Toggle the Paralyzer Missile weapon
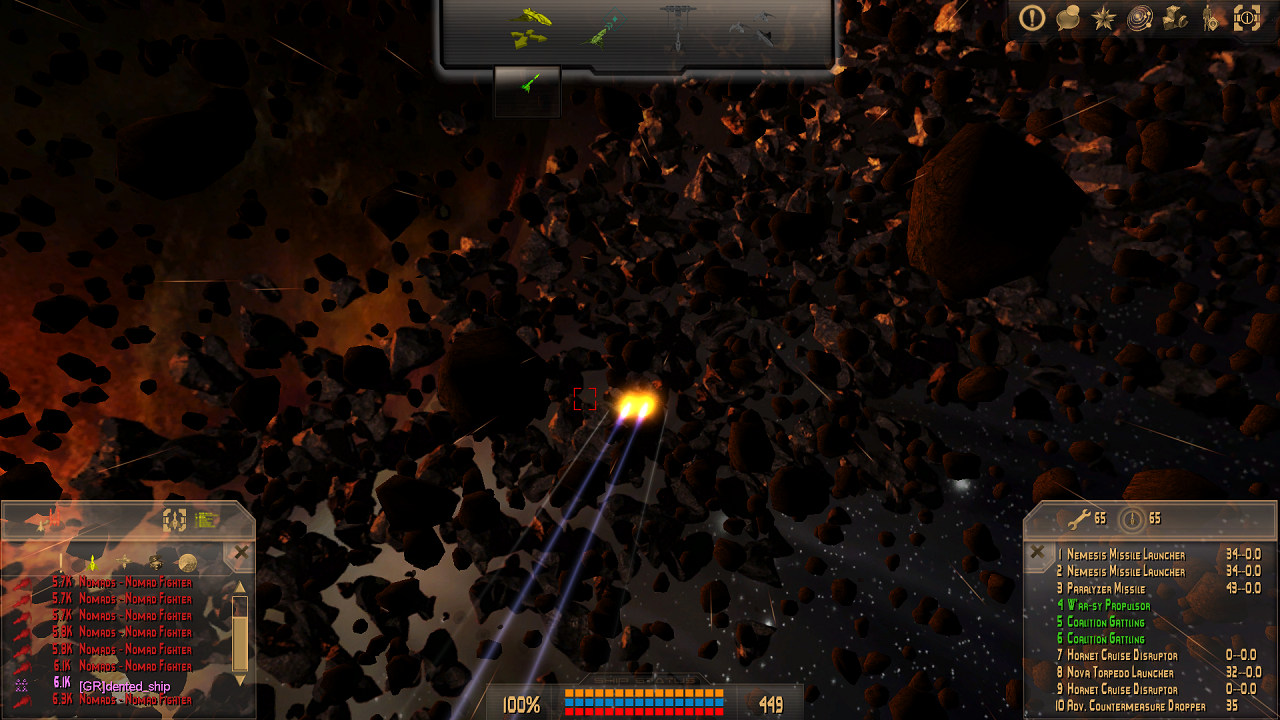This screenshot has height=720, width=1280. pos(1105,589)
